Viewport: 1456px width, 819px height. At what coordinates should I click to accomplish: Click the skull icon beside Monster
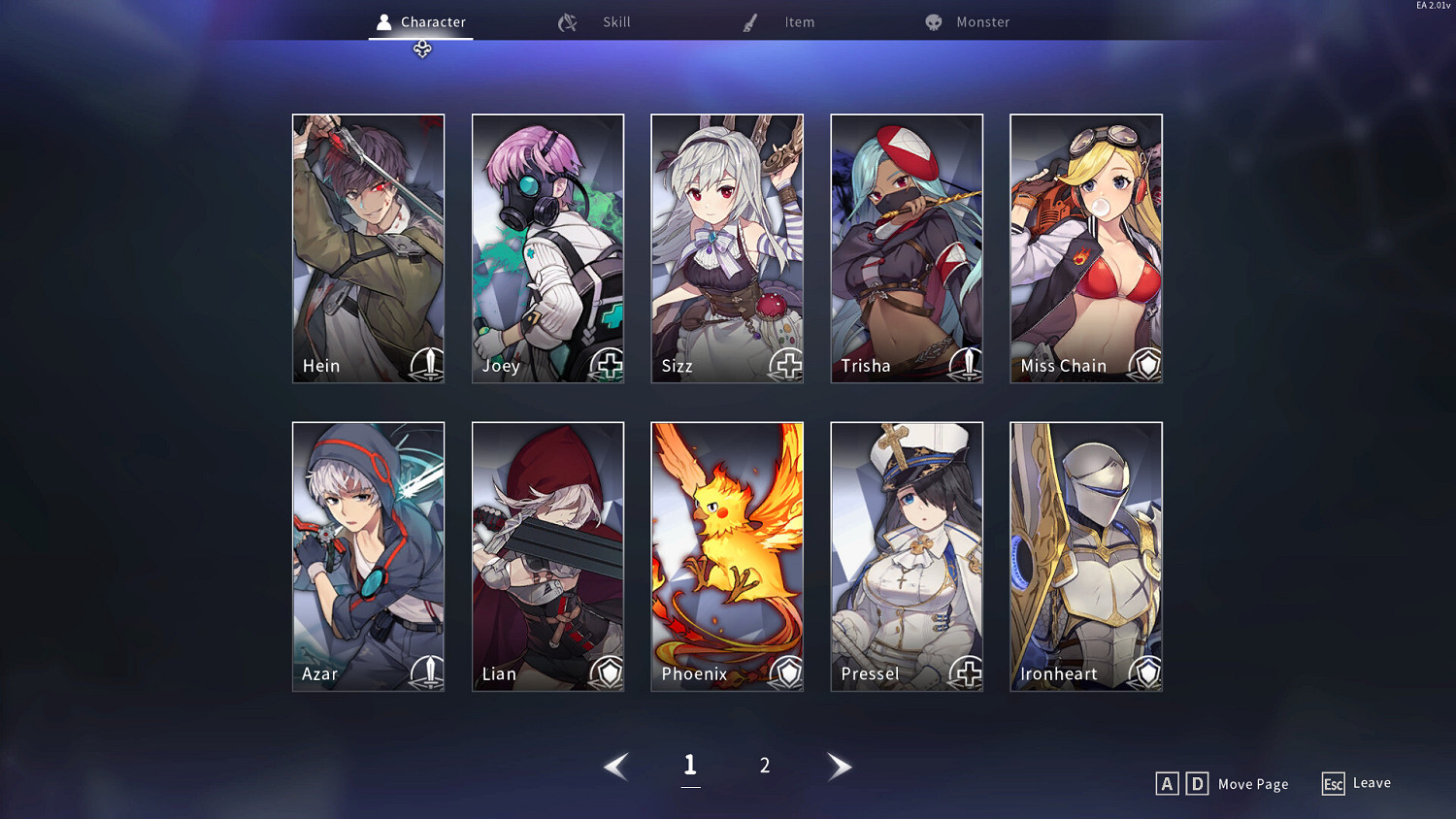click(933, 21)
